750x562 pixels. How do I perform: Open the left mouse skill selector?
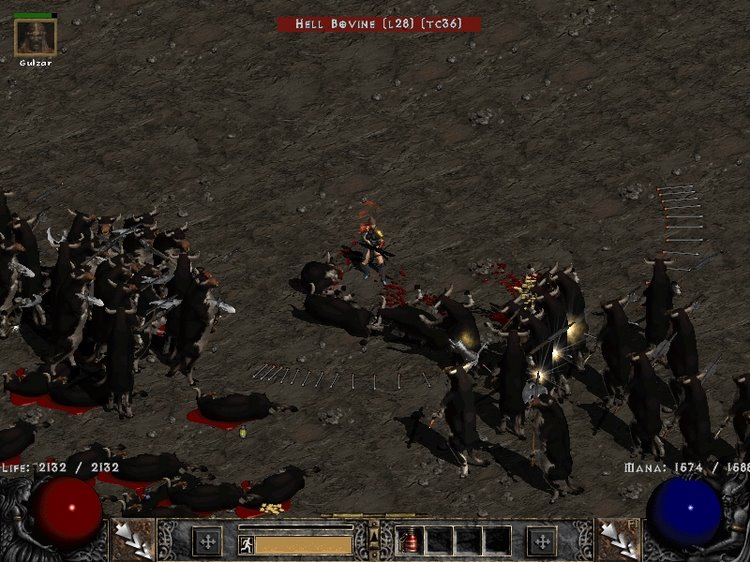pyautogui.click(x=132, y=538)
